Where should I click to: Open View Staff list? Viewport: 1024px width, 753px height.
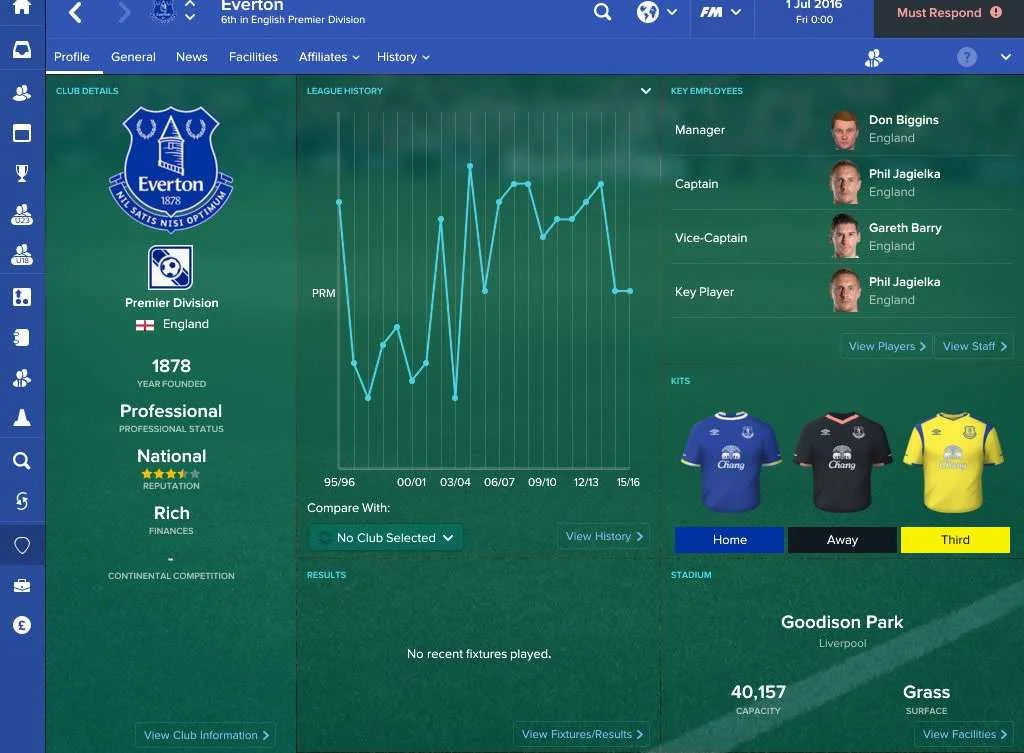point(976,346)
